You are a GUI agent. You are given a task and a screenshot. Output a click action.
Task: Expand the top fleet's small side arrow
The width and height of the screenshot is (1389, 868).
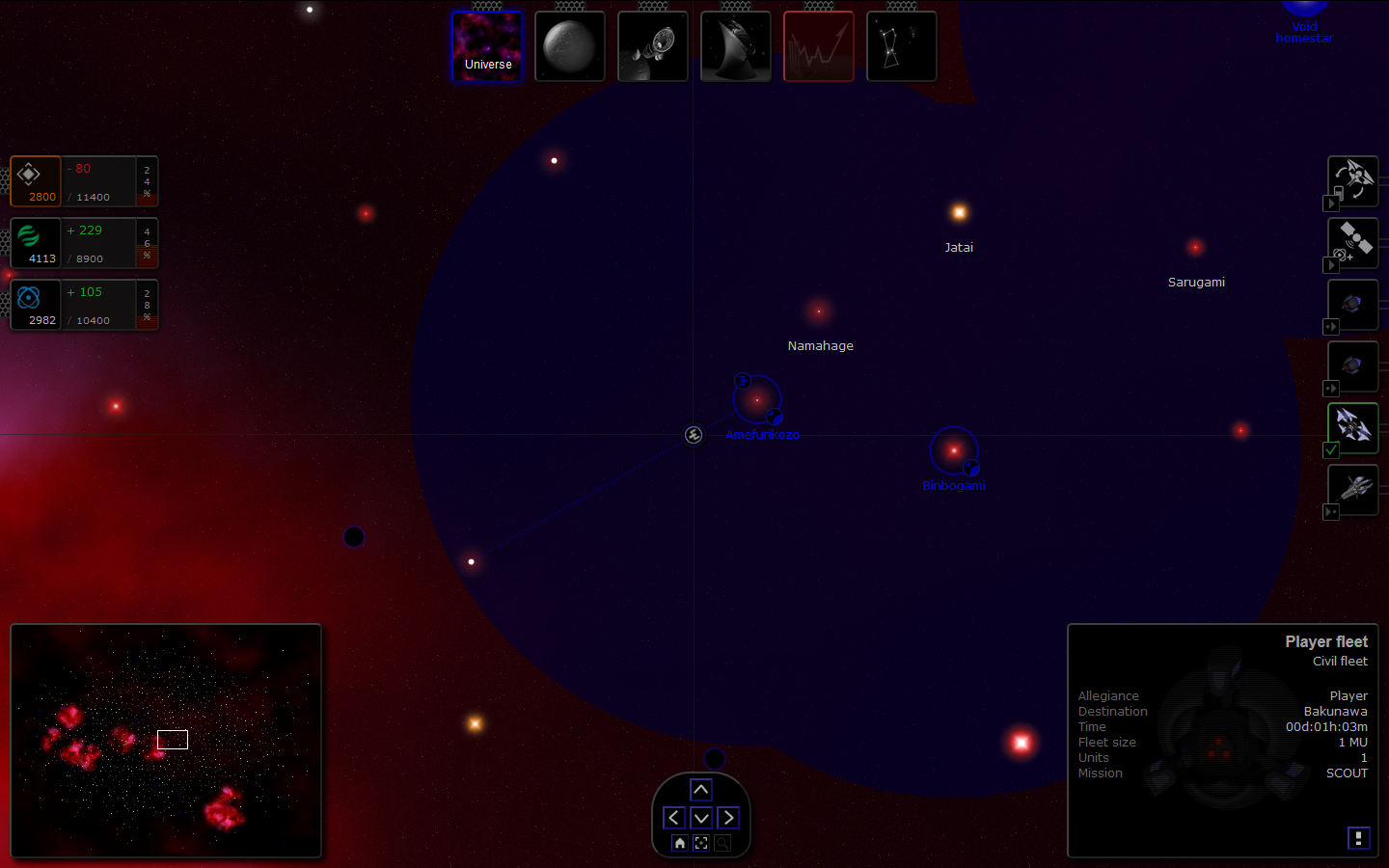click(x=1332, y=203)
